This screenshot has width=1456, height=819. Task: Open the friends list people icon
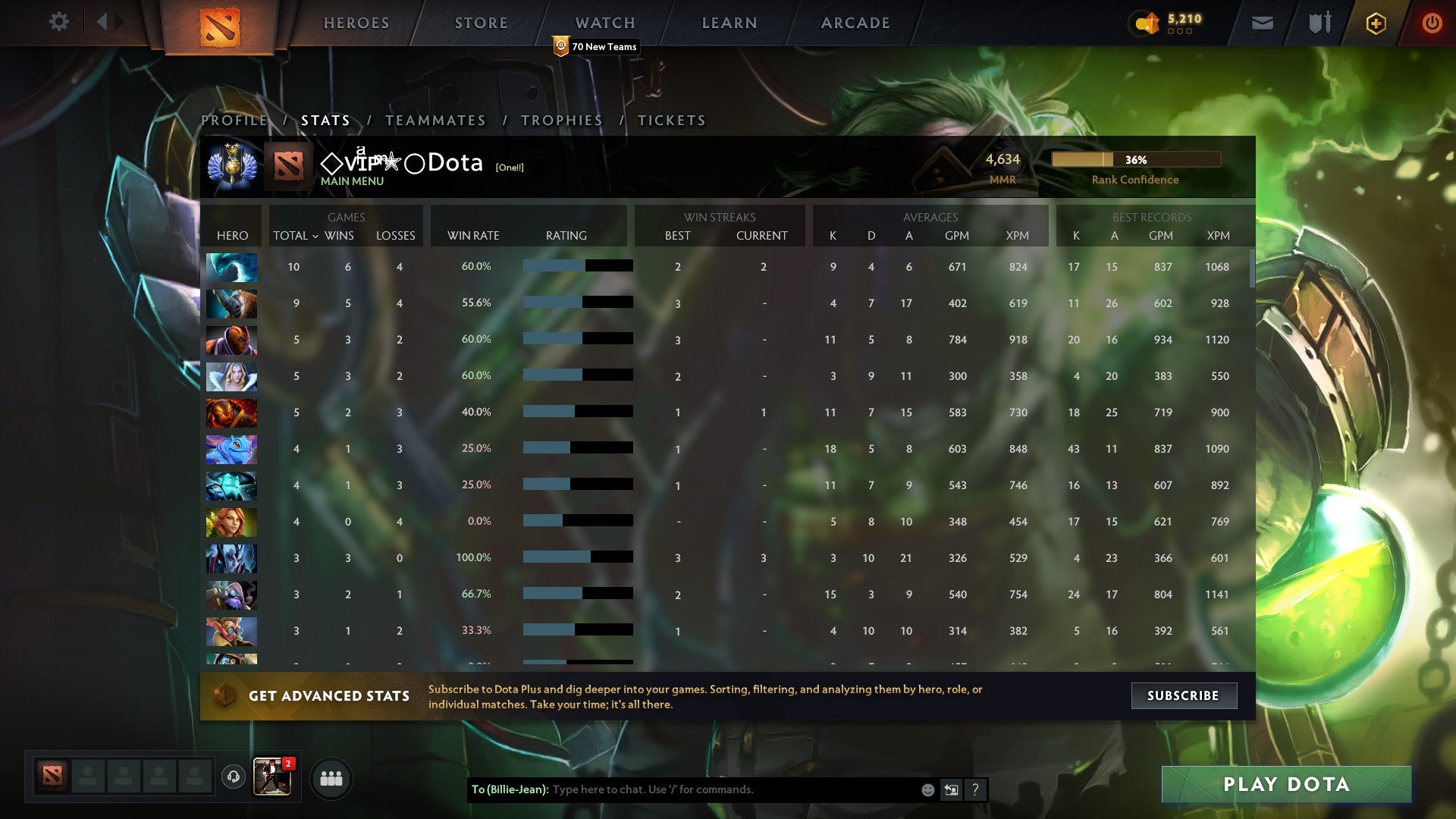330,777
